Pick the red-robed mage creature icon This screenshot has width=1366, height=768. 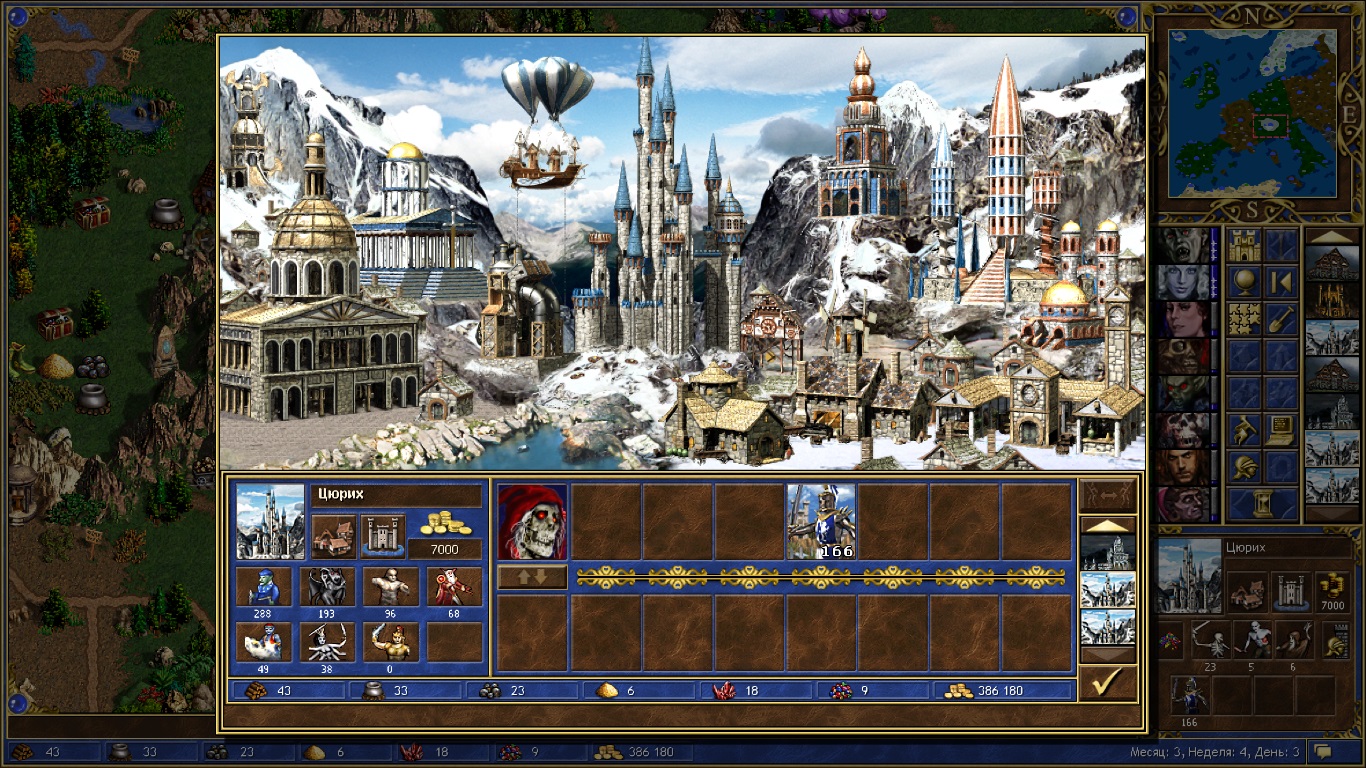[455, 587]
